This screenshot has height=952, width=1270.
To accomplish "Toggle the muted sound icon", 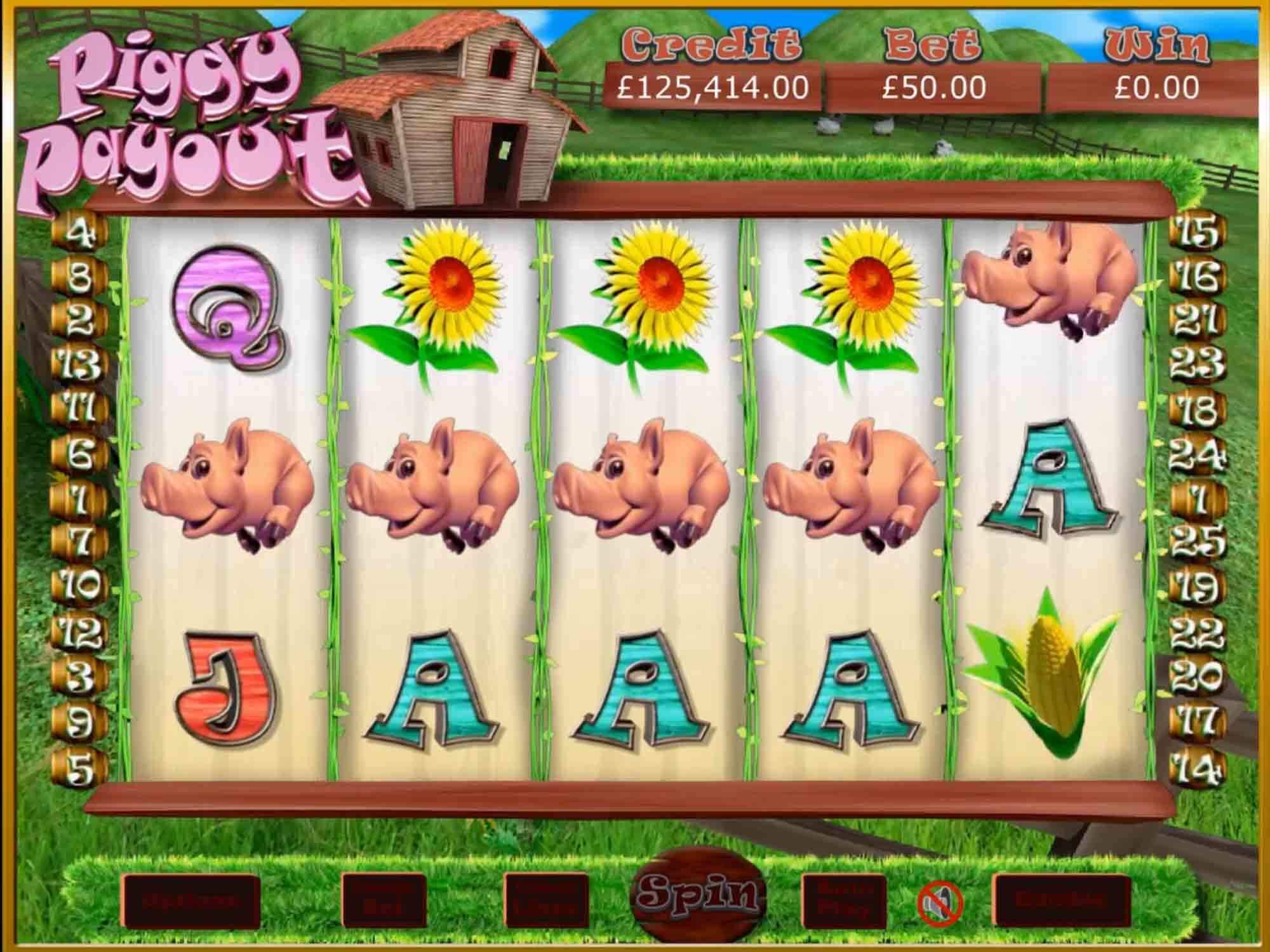I will pyautogui.click(x=940, y=903).
